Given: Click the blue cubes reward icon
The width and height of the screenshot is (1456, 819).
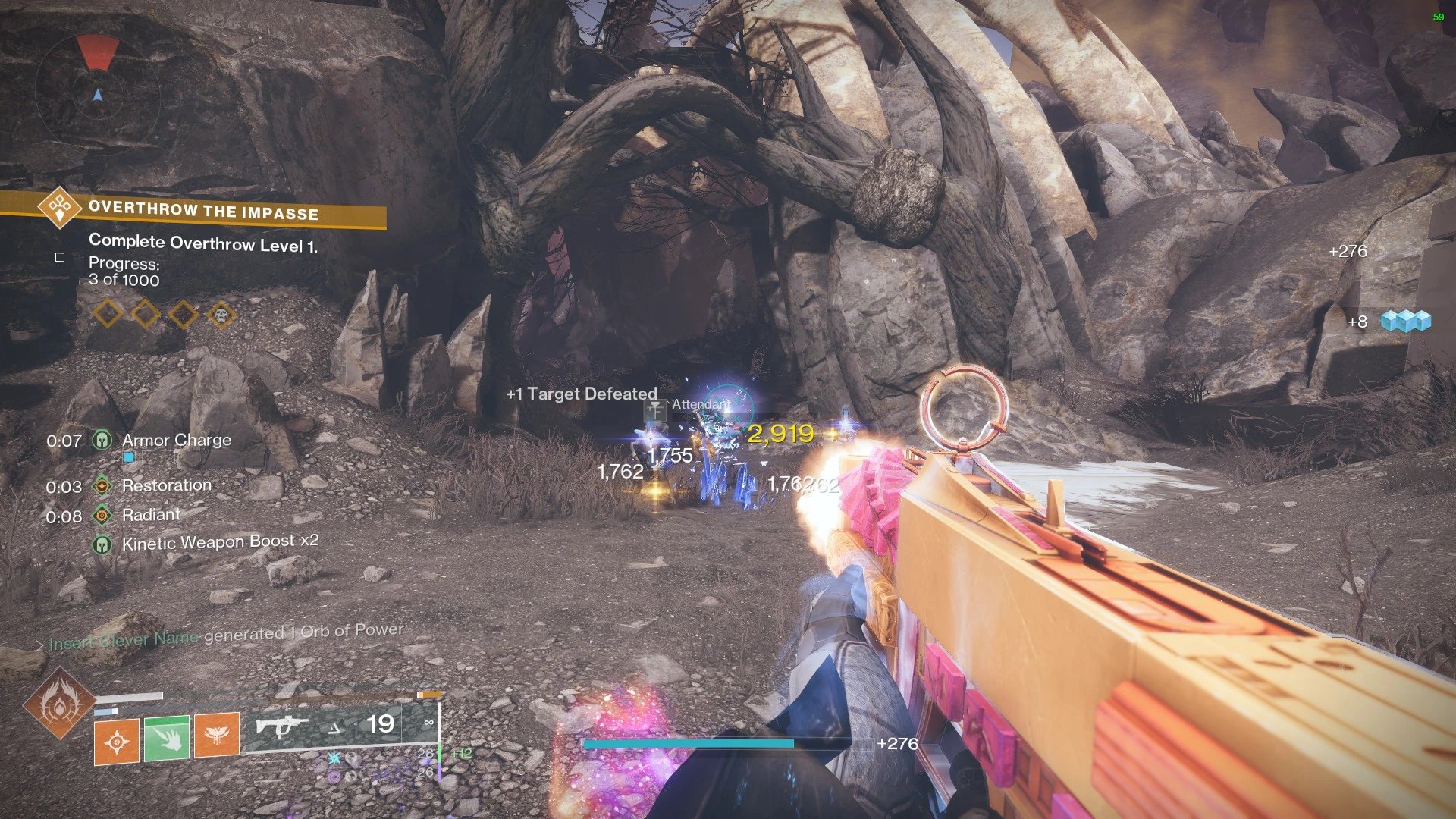Looking at the screenshot, I should pyautogui.click(x=1405, y=322).
